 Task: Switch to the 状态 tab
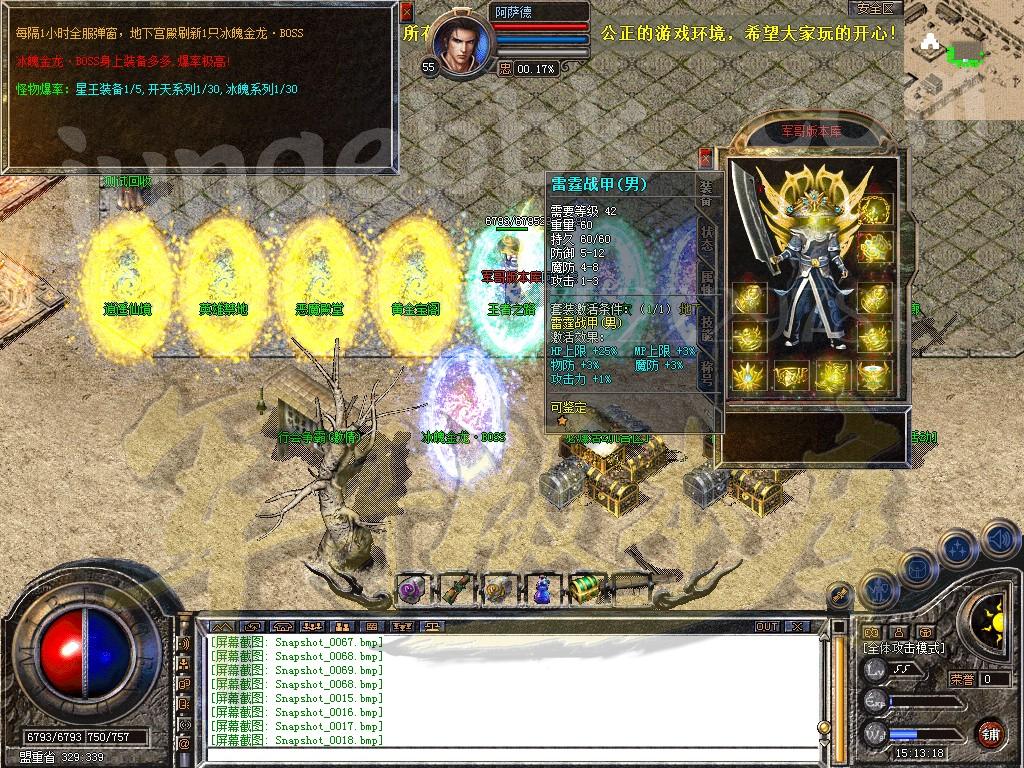coord(706,237)
